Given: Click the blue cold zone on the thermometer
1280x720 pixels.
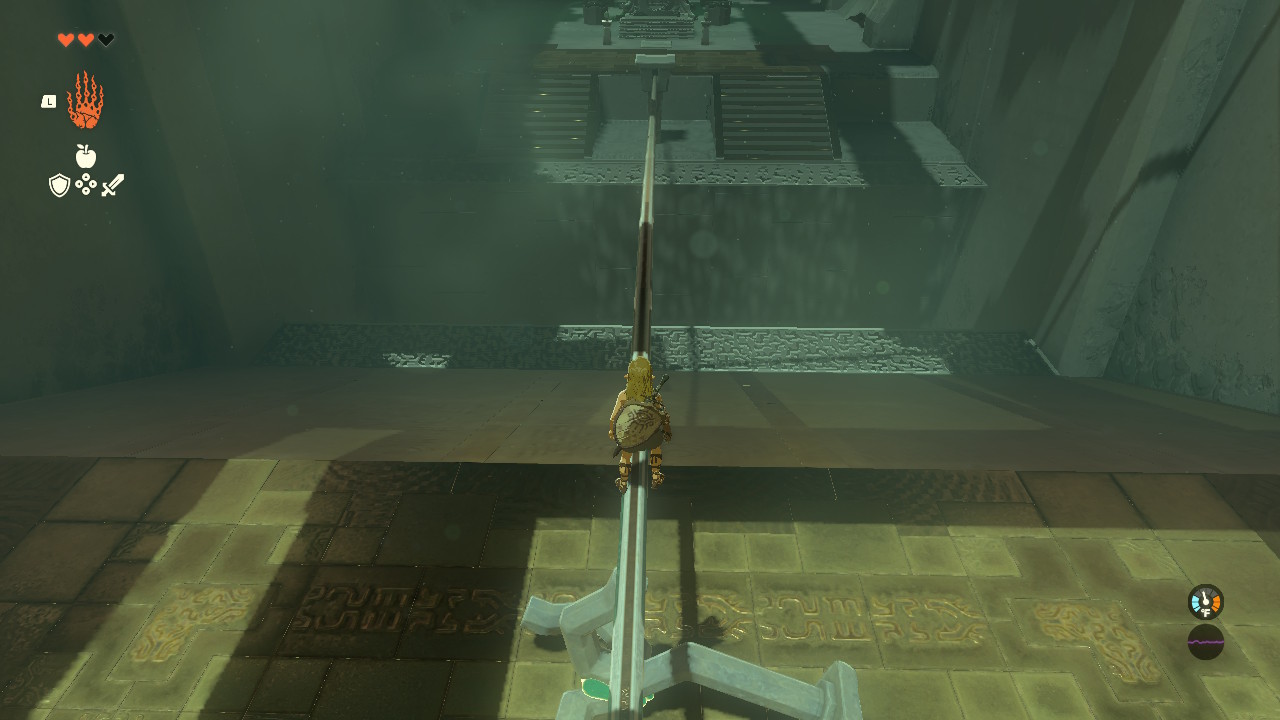Looking at the screenshot, I should tap(1196, 603).
